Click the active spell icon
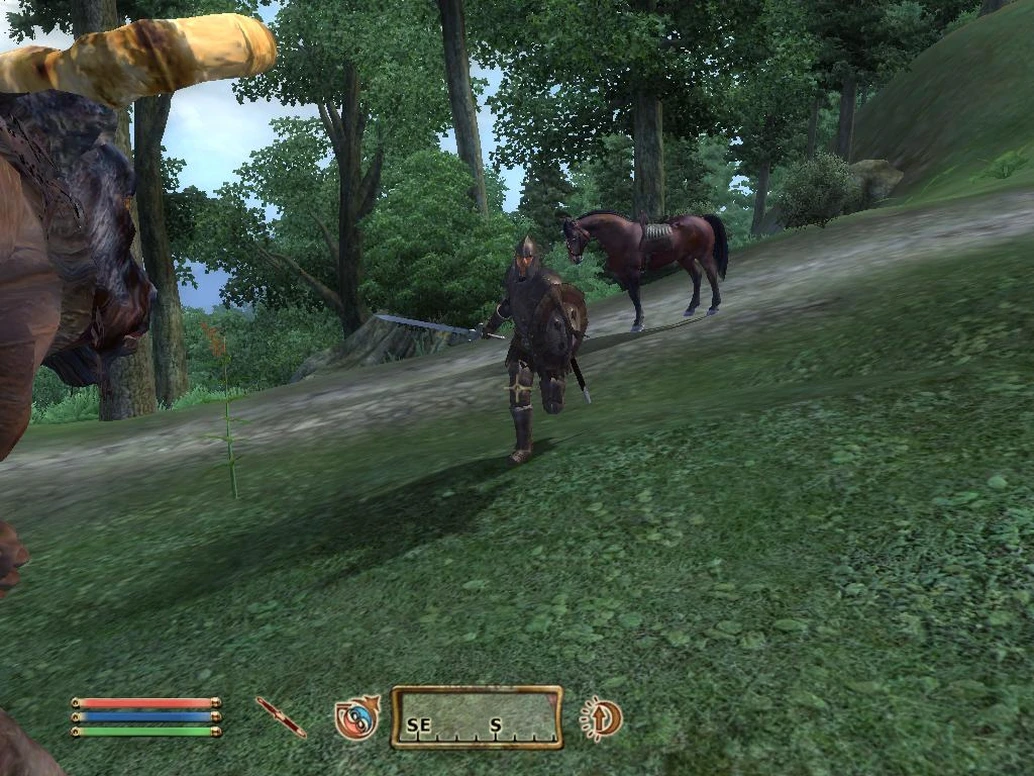Screen dimensions: 1034x776 click(357, 717)
